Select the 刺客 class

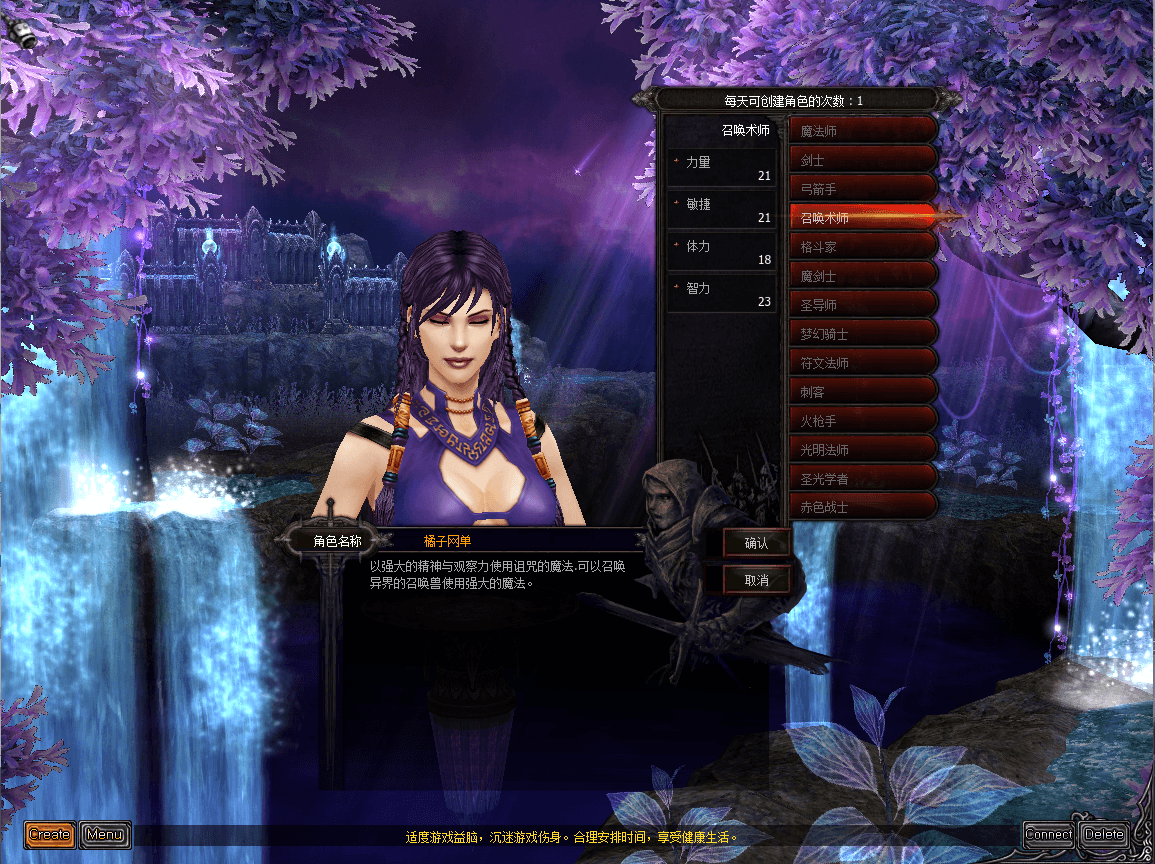pos(862,391)
